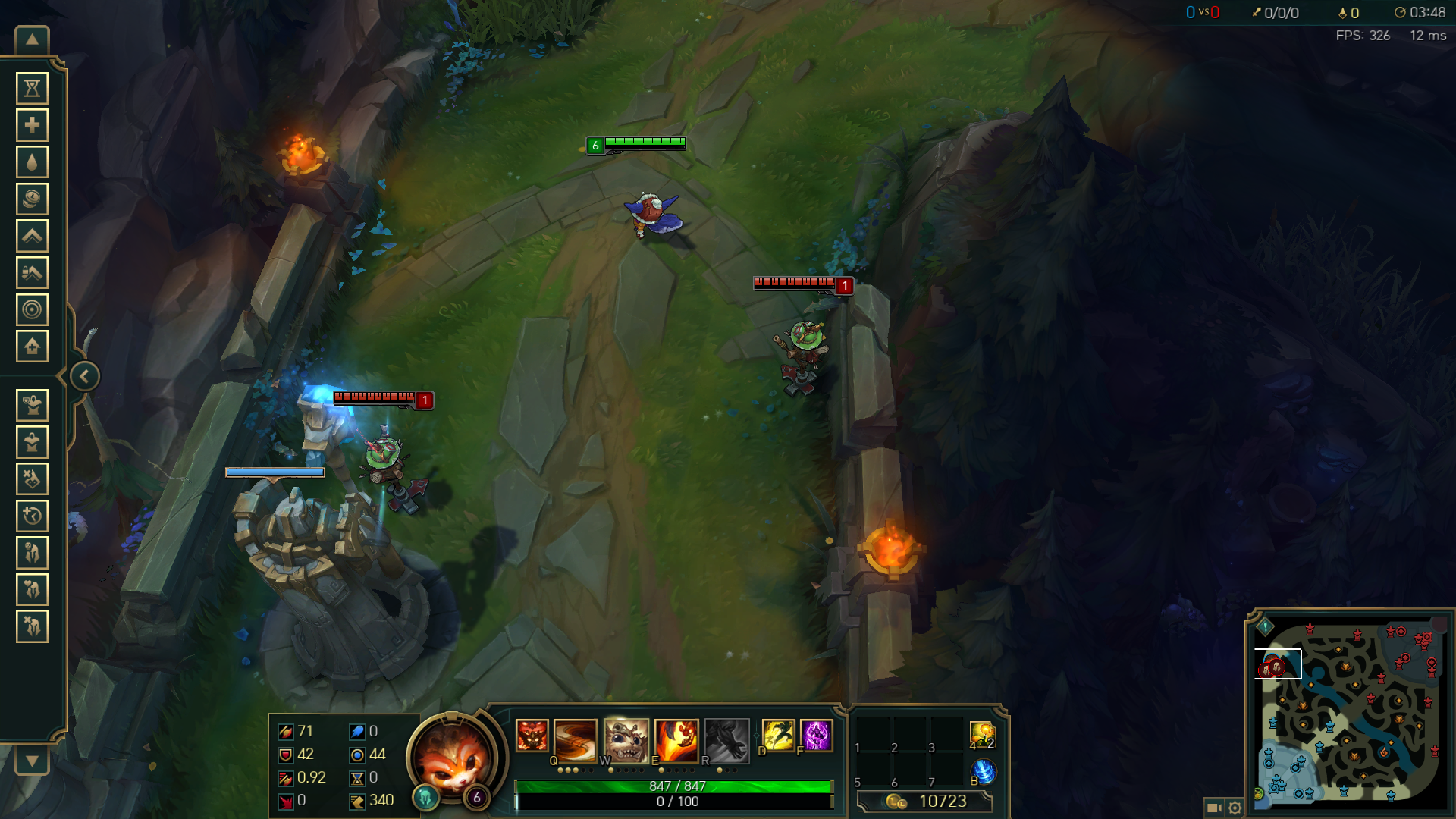Activate the blue Recall button

click(984, 772)
